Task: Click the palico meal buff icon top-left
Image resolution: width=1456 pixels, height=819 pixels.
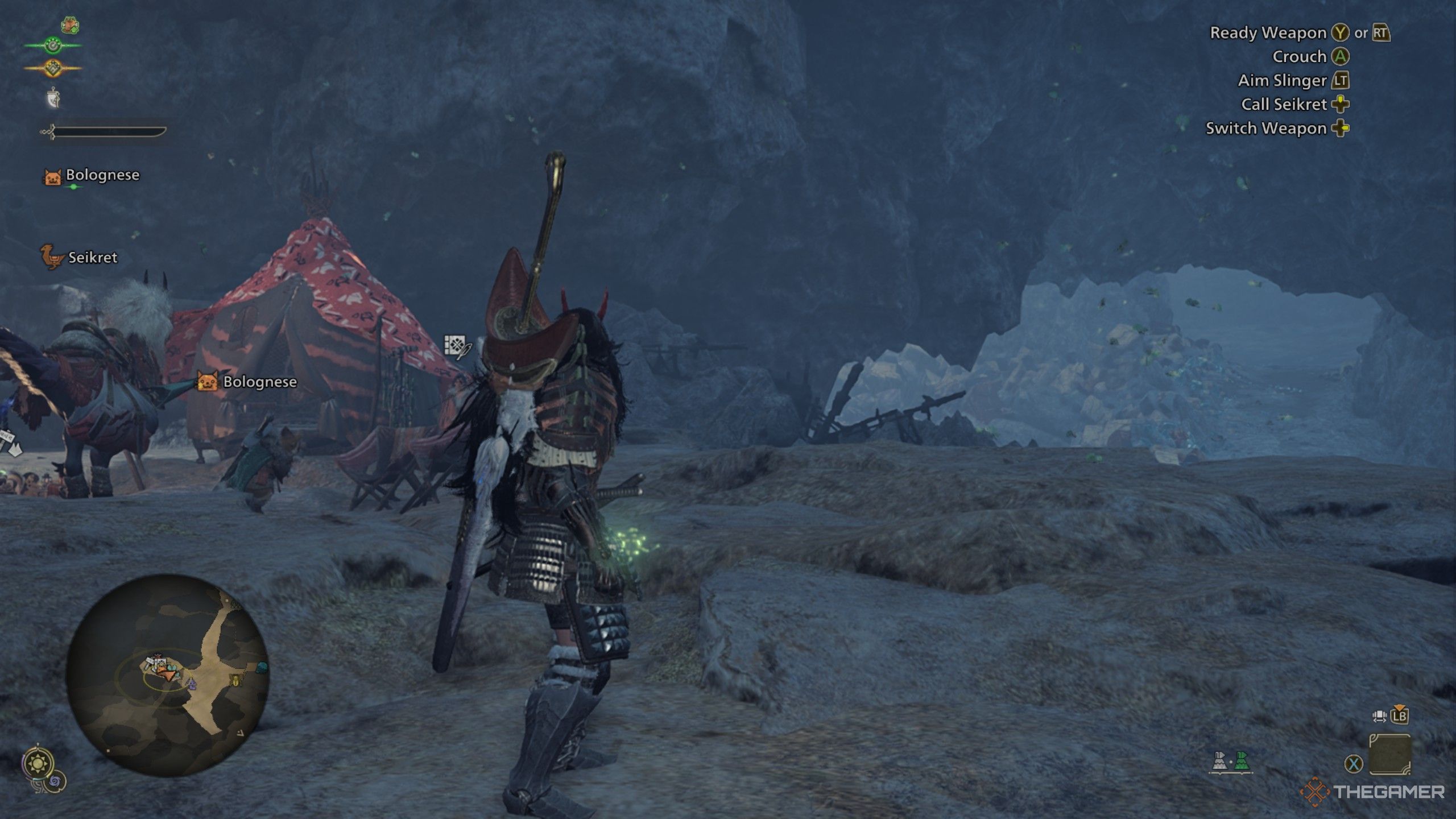Action: 69,24
